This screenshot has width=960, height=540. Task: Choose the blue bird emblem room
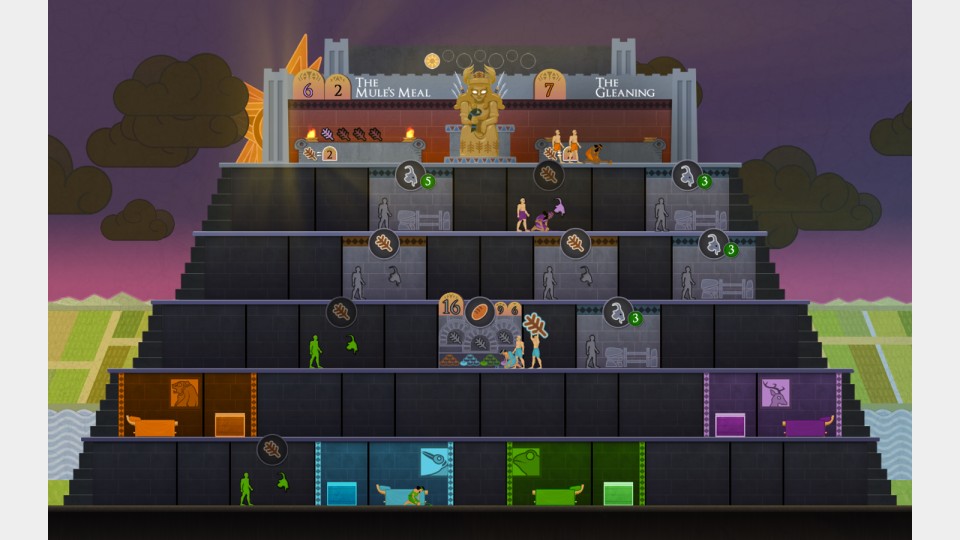(433, 461)
